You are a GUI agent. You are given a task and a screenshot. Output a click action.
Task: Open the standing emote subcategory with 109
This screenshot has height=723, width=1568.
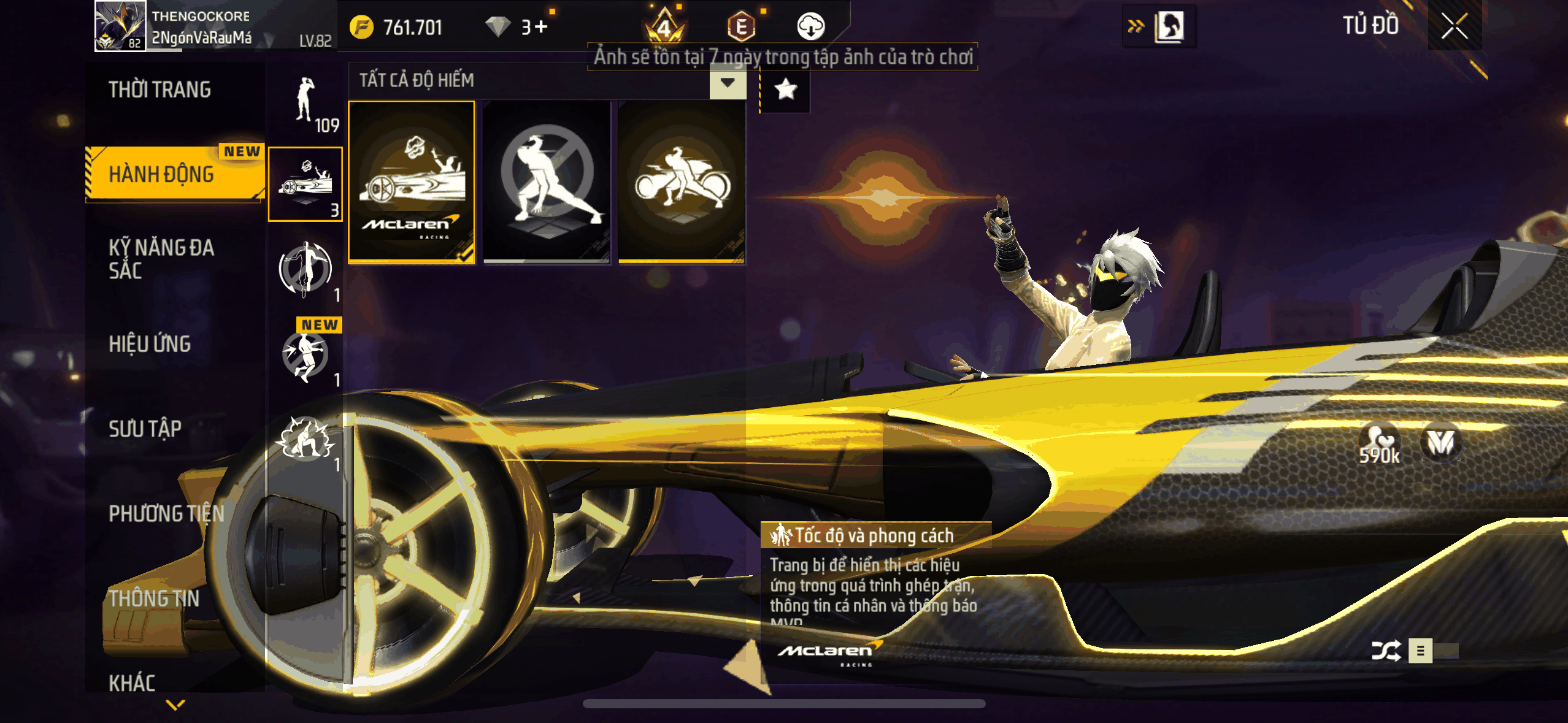[306, 103]
